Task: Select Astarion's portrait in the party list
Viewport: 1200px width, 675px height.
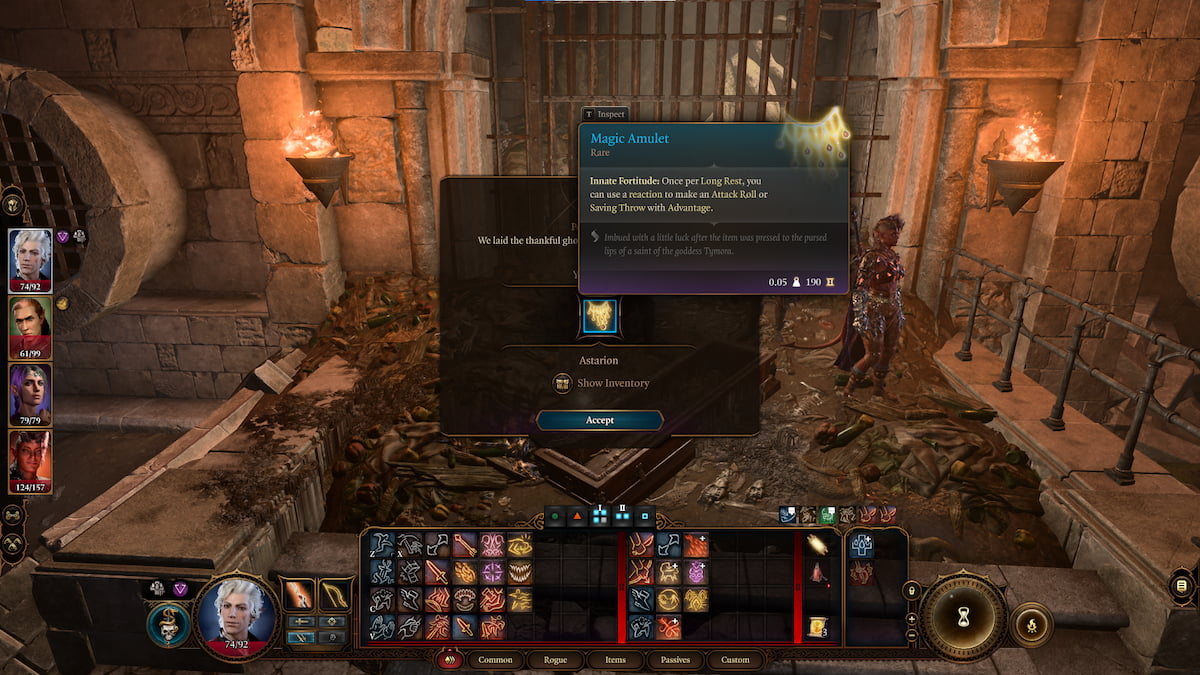Action: (30, 256)
